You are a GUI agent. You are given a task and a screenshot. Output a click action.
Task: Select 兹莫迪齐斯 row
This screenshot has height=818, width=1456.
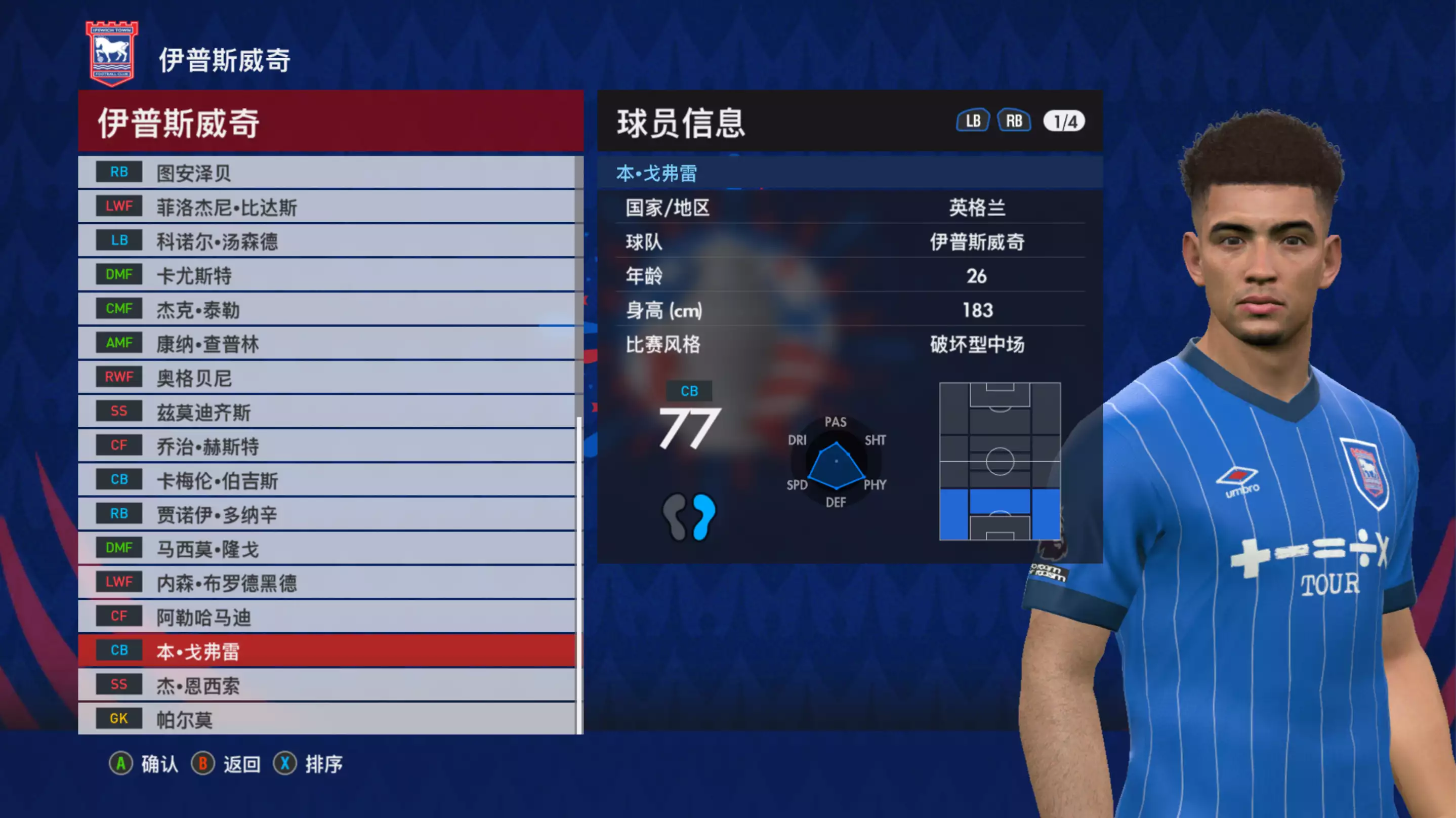click(x=327, y=412)
